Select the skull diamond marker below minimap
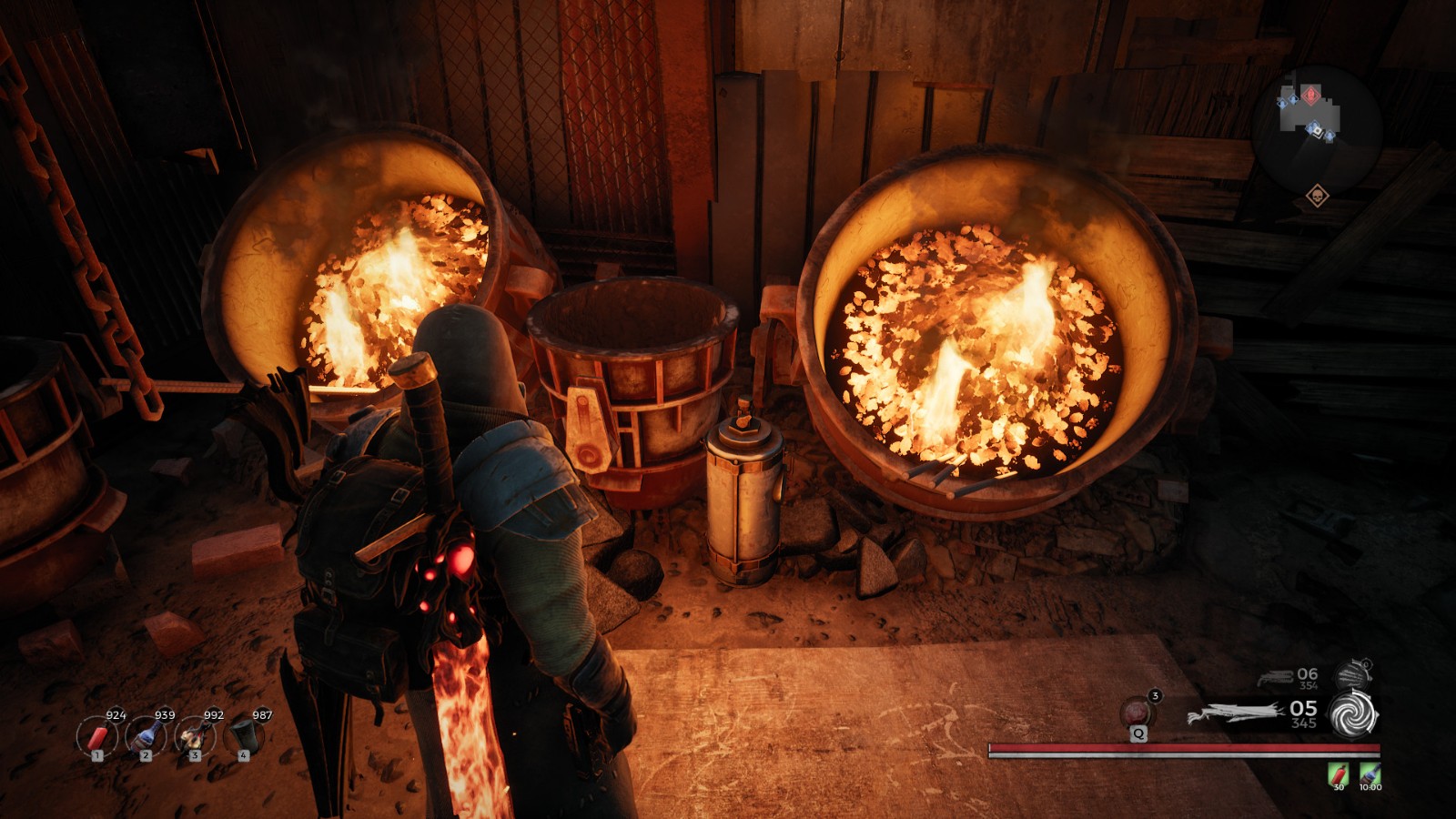The image size is (1456, 819). coord(1317,196)
